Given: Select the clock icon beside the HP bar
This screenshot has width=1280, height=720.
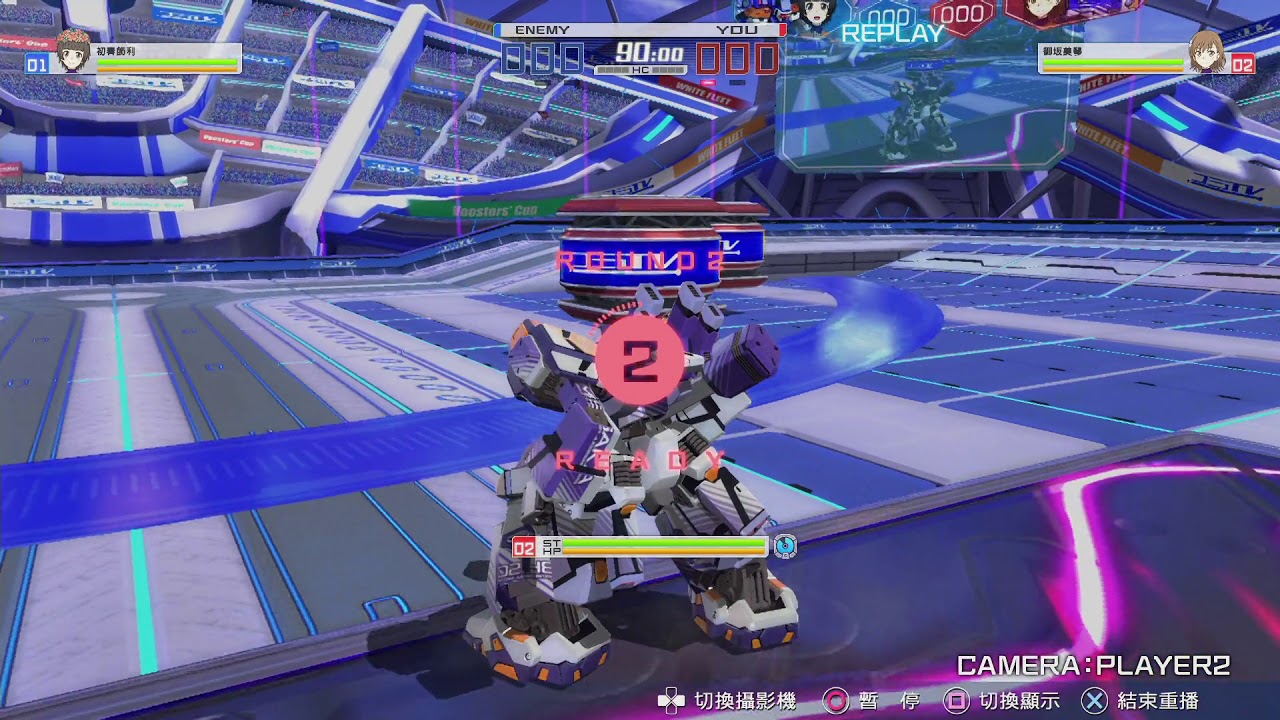Looking at the screenshot, I should (x=786, y=545).
